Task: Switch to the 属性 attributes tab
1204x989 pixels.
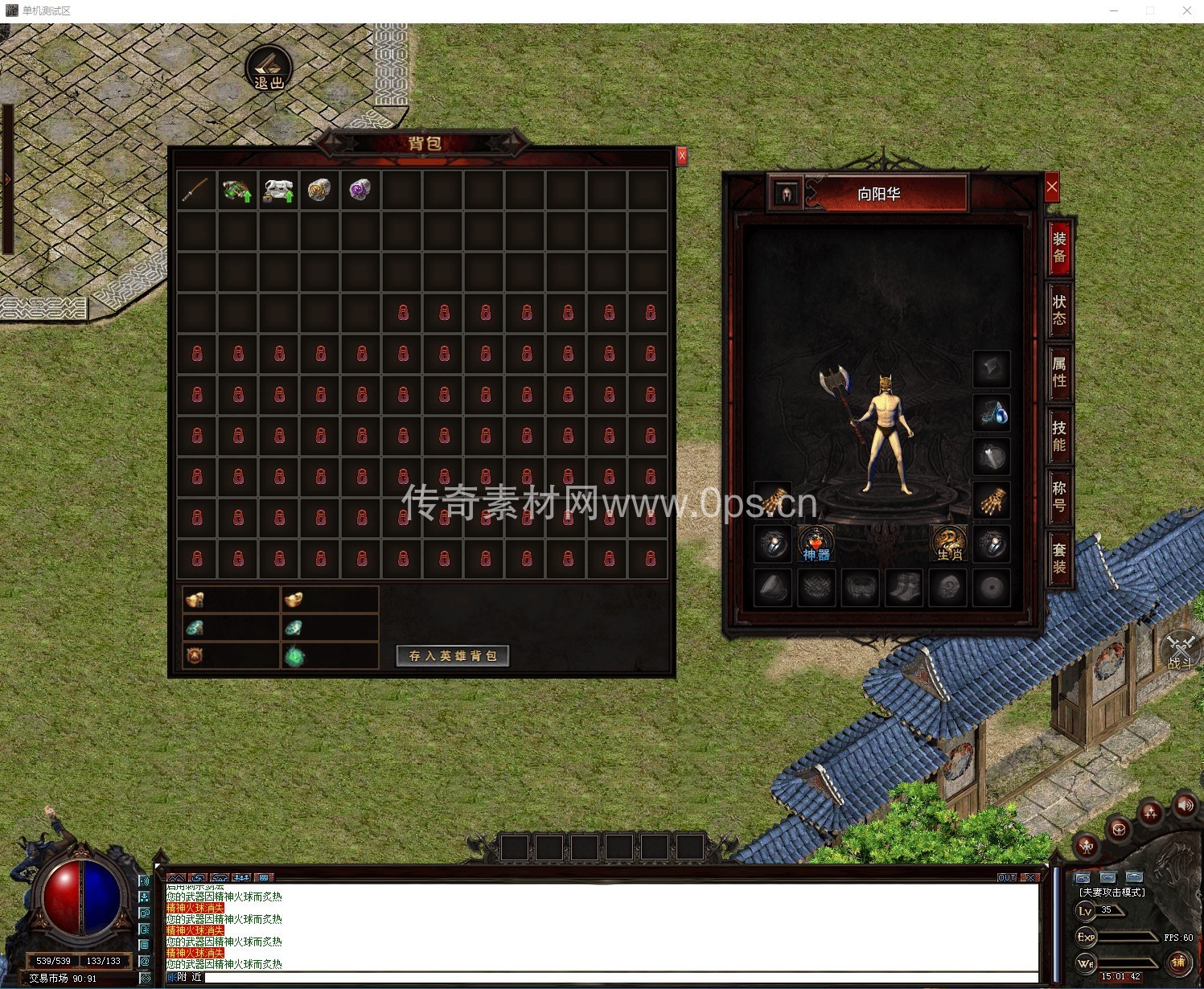Action: click(x=1059, y=372)
